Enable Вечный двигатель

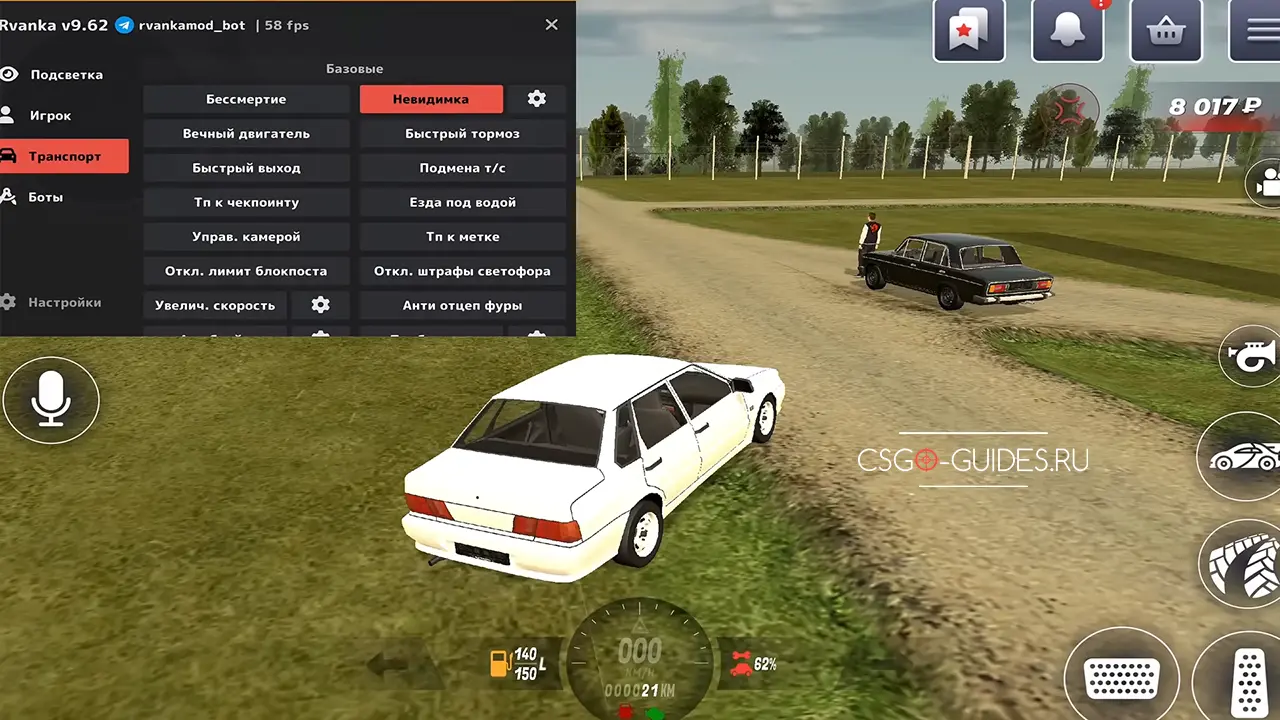(246, 134)
